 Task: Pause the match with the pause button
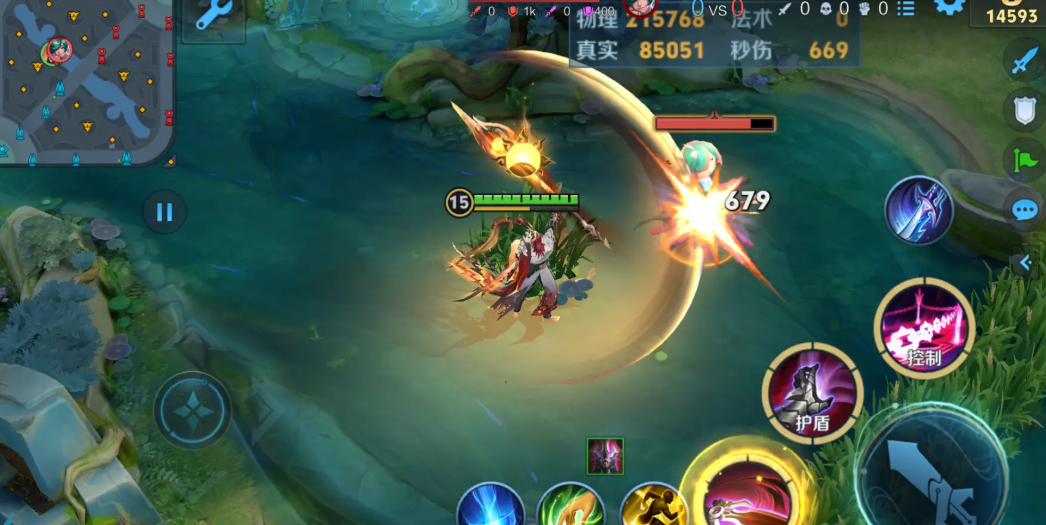tap(165, 212)
